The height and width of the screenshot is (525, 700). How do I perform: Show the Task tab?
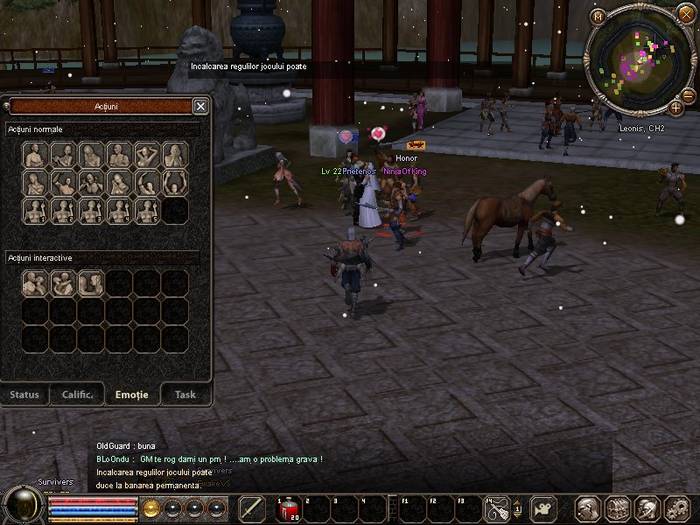185,394
